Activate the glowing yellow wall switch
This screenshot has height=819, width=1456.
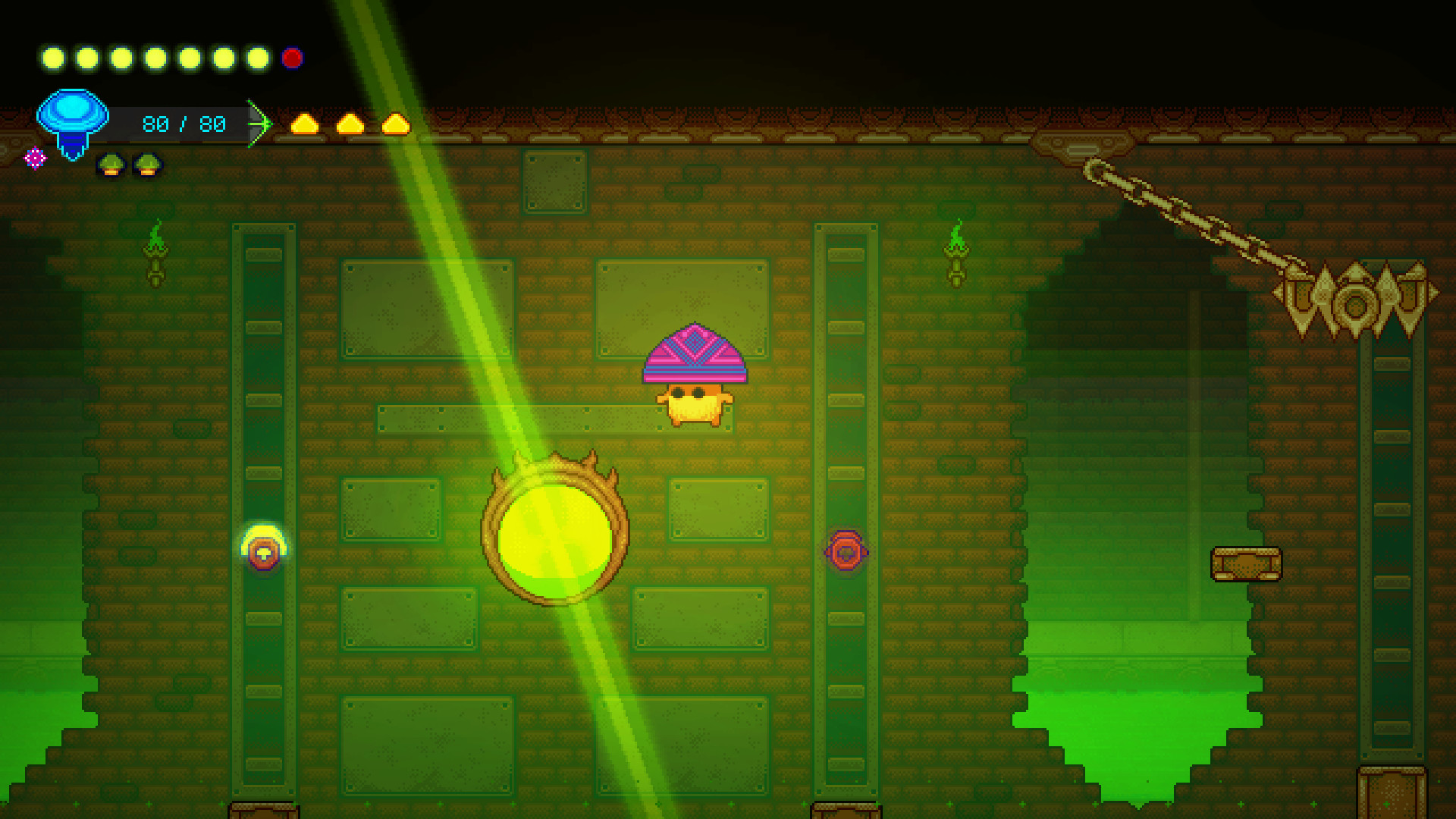tap(262, 553)
